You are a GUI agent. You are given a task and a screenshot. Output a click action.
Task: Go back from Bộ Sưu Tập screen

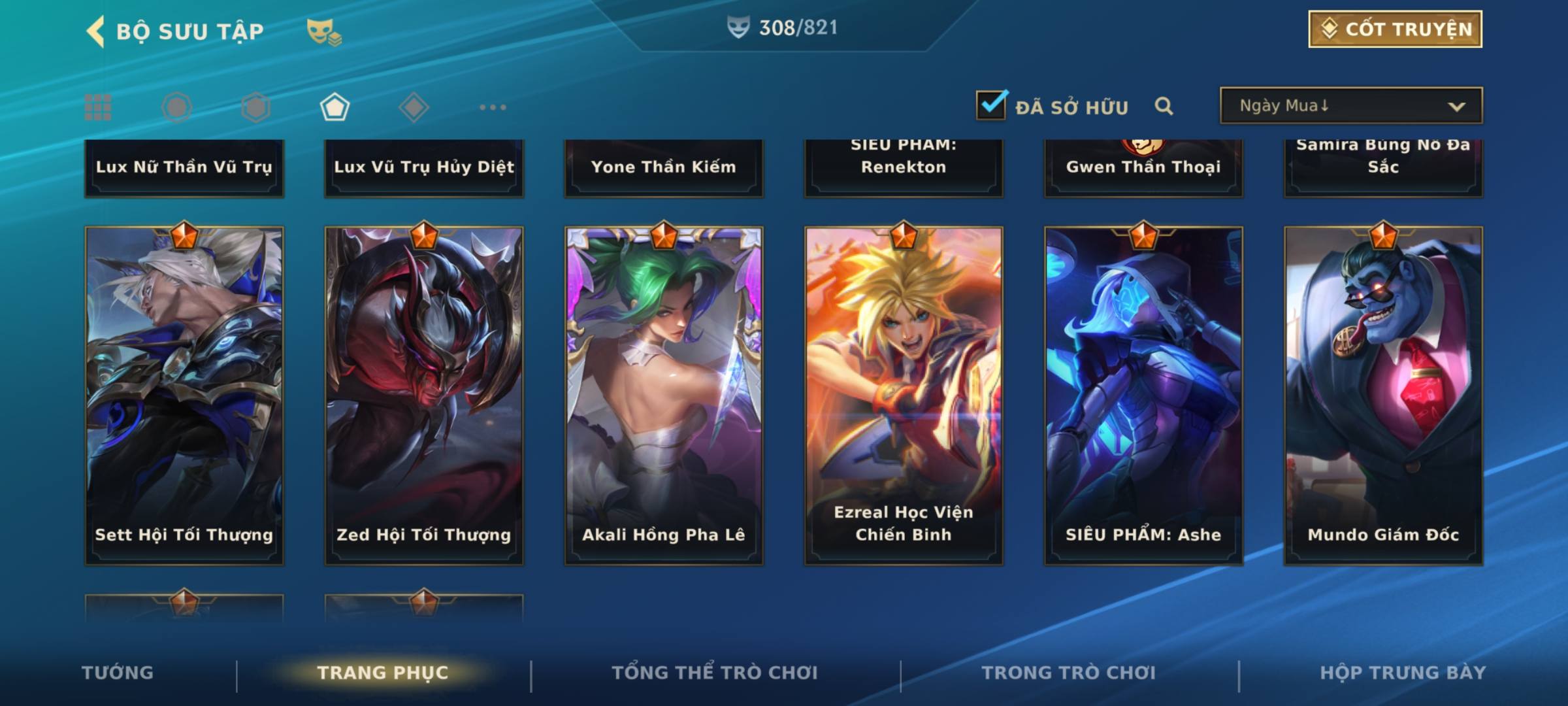click(95, 31)
